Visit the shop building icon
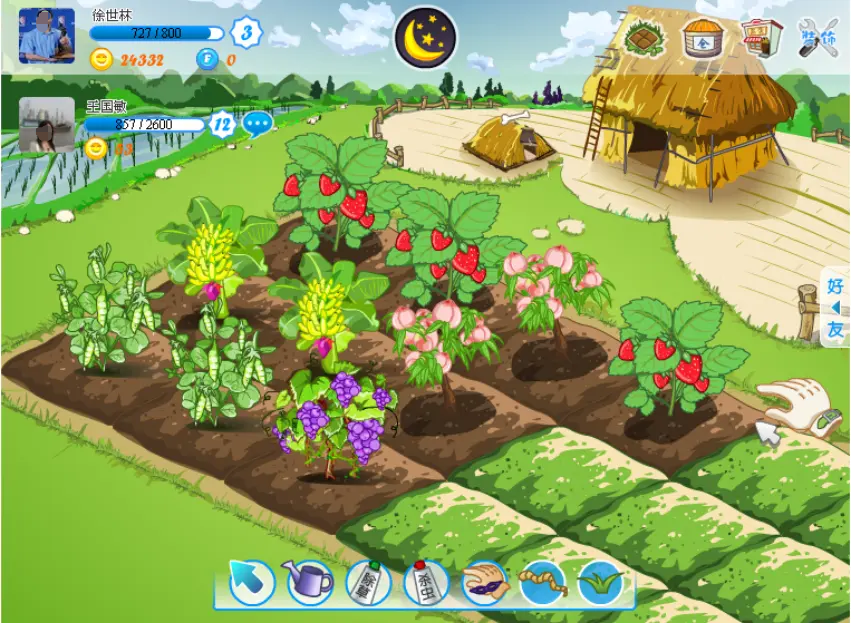The width and height of the screenshot is (851, 623). (762, 38)
